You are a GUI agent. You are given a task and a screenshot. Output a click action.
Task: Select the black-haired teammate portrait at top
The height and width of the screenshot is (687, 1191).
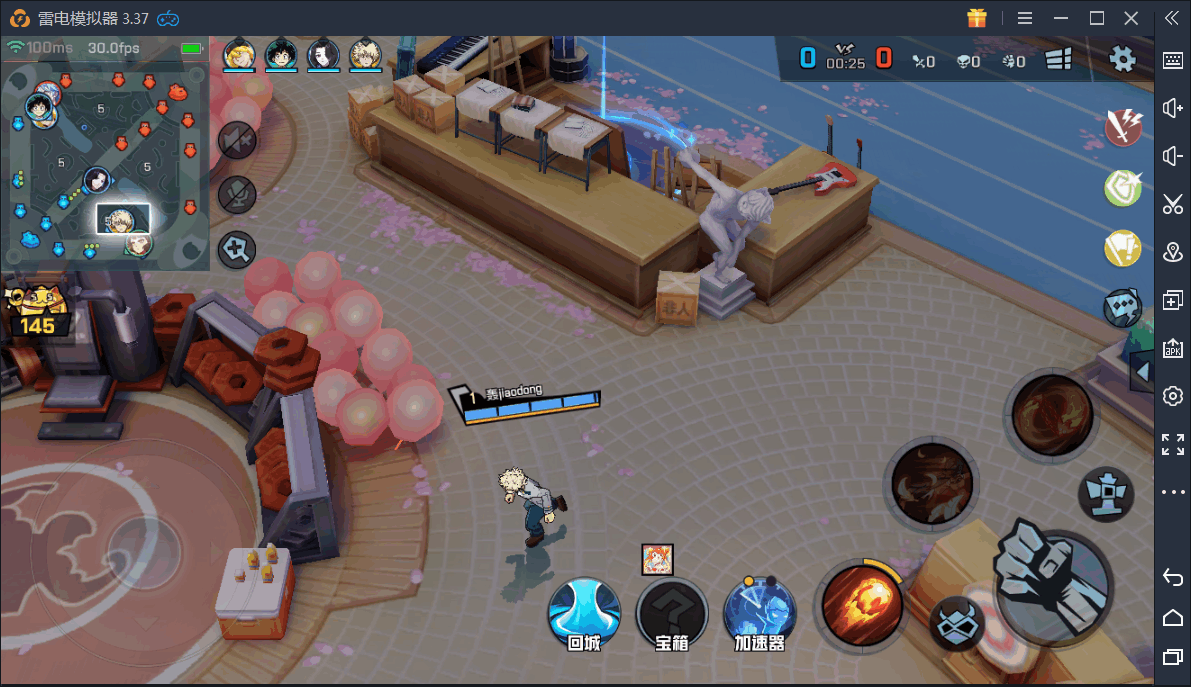point(324,54)
